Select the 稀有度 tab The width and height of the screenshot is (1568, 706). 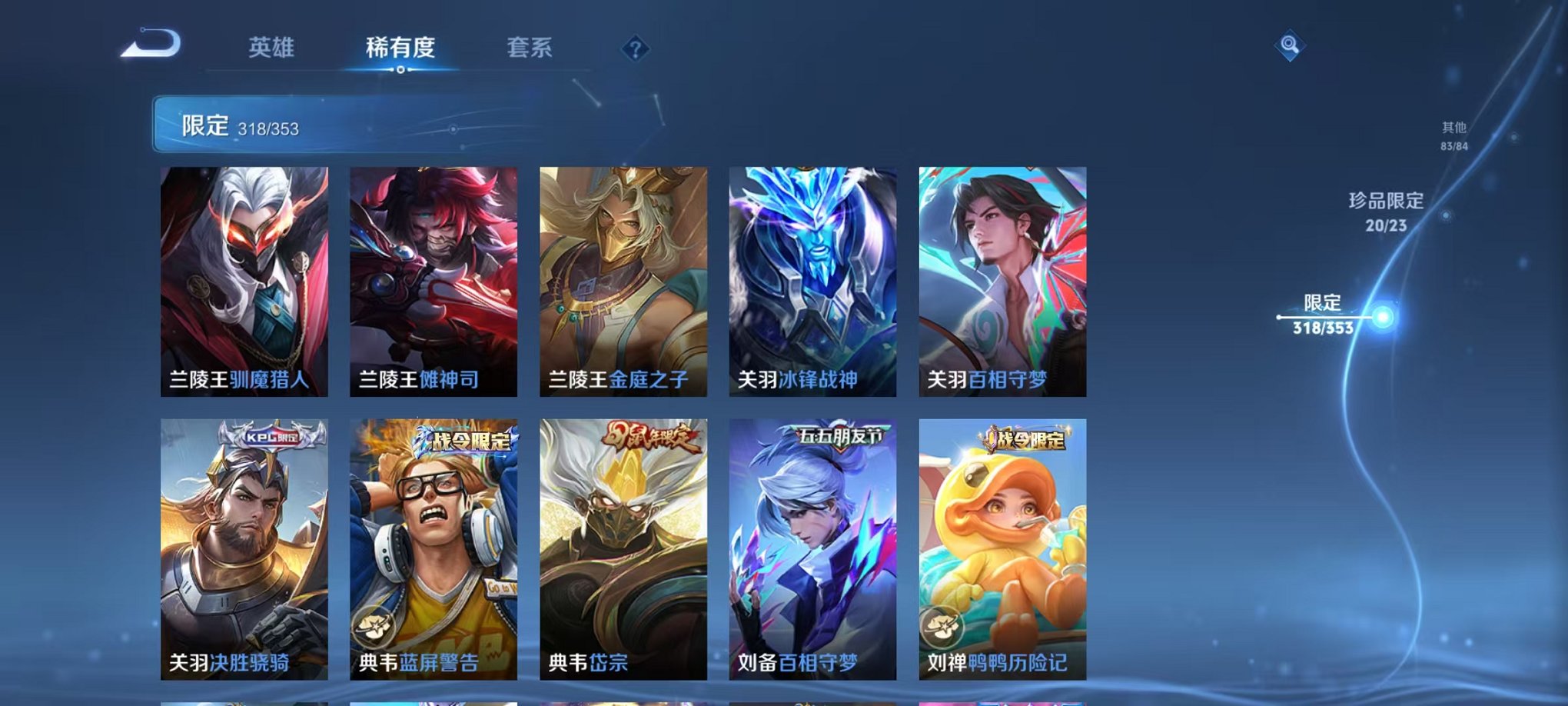point(401,48)
